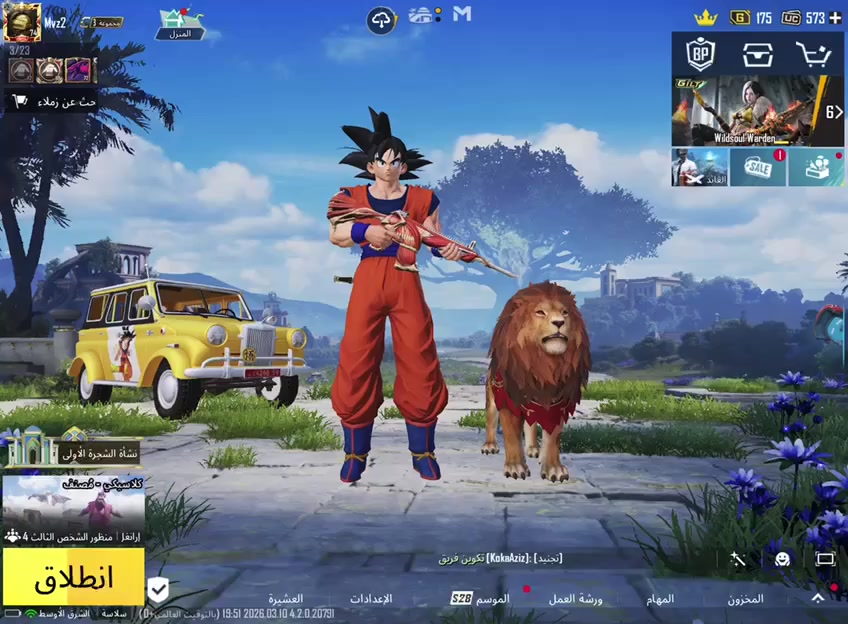The image size is (848, 624).
Task: Add UC with the plus button
Action: click(x=835, y=18)
